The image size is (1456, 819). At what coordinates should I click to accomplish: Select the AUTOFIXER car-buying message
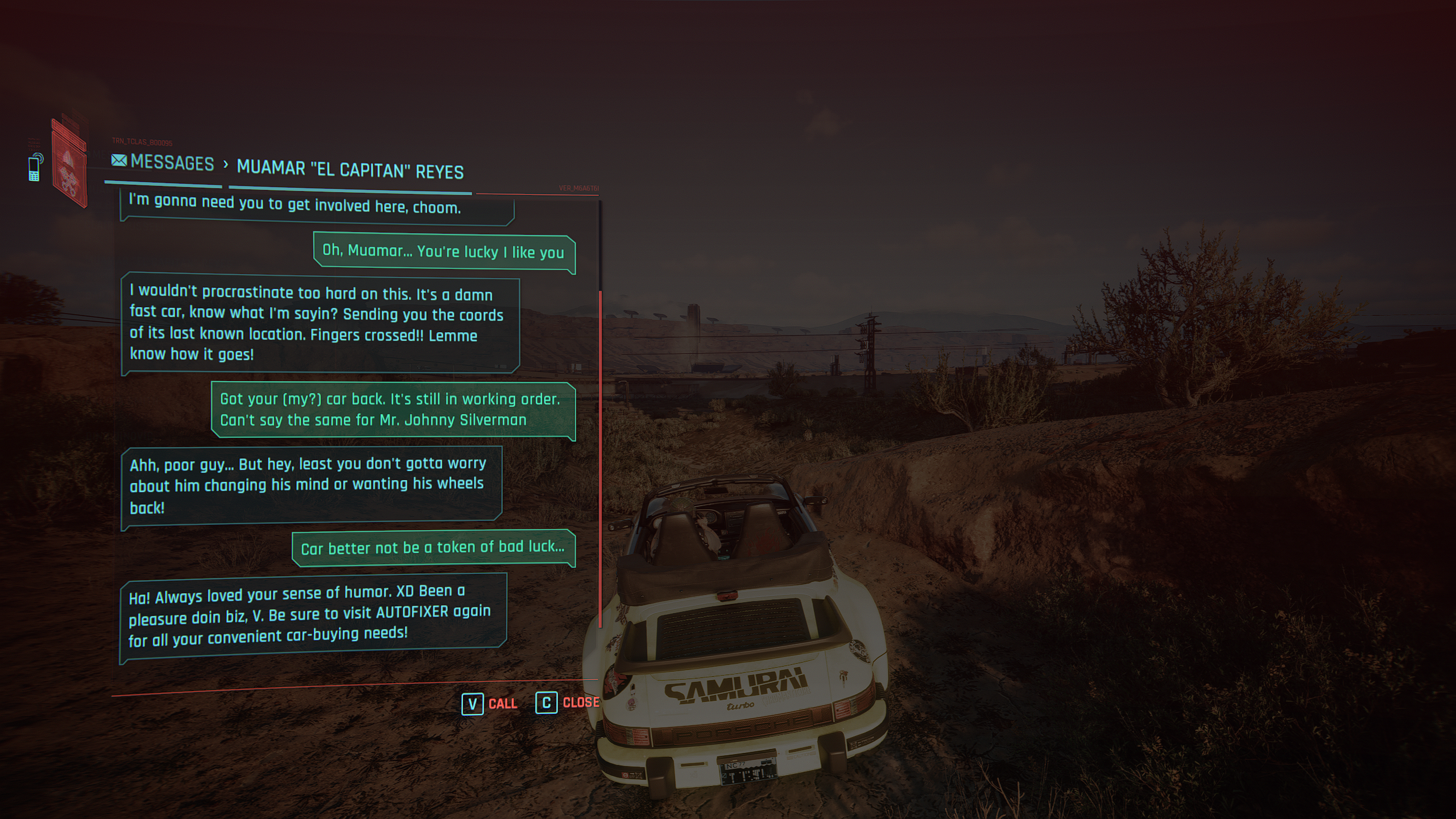312,616
